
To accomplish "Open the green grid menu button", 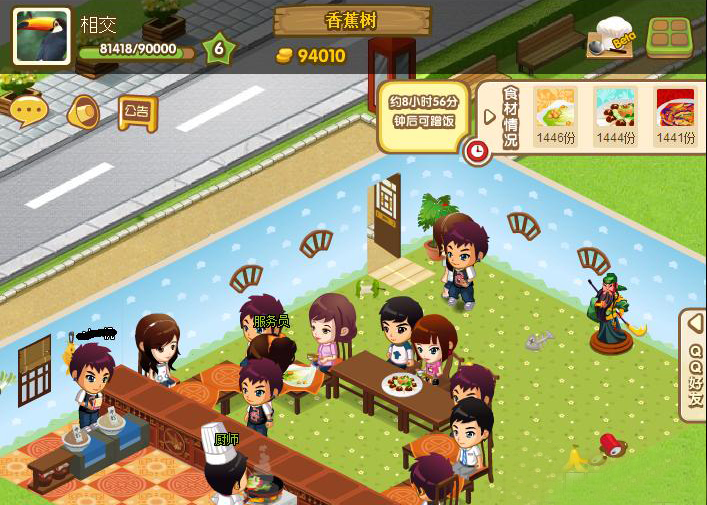I will click(670, 38).
